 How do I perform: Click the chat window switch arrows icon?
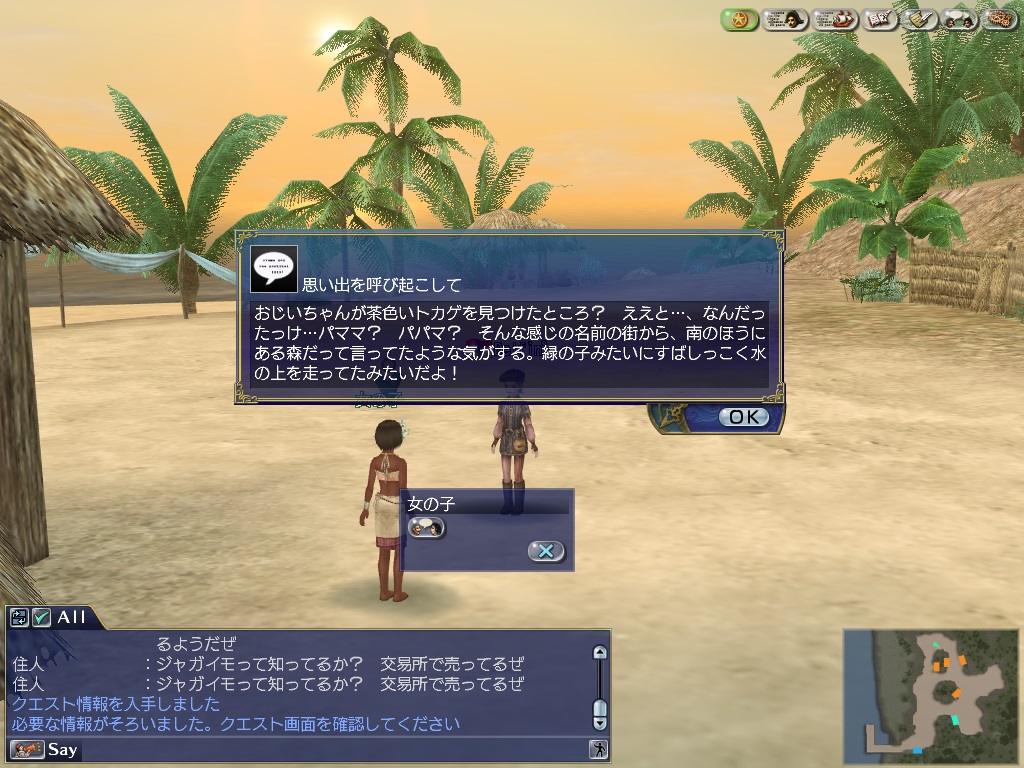coord(20,618)
